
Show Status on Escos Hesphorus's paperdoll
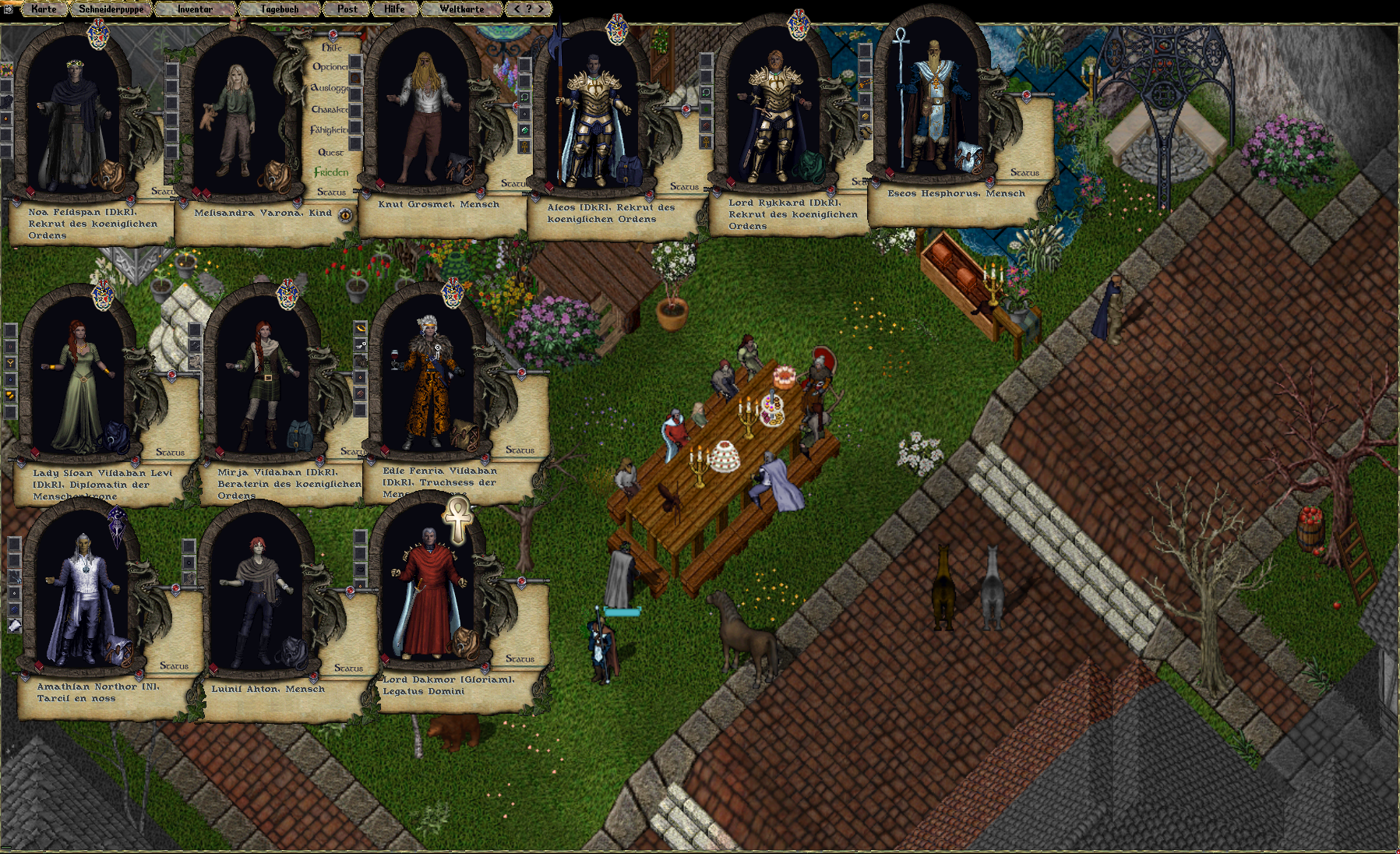[x=1024, y=173]
